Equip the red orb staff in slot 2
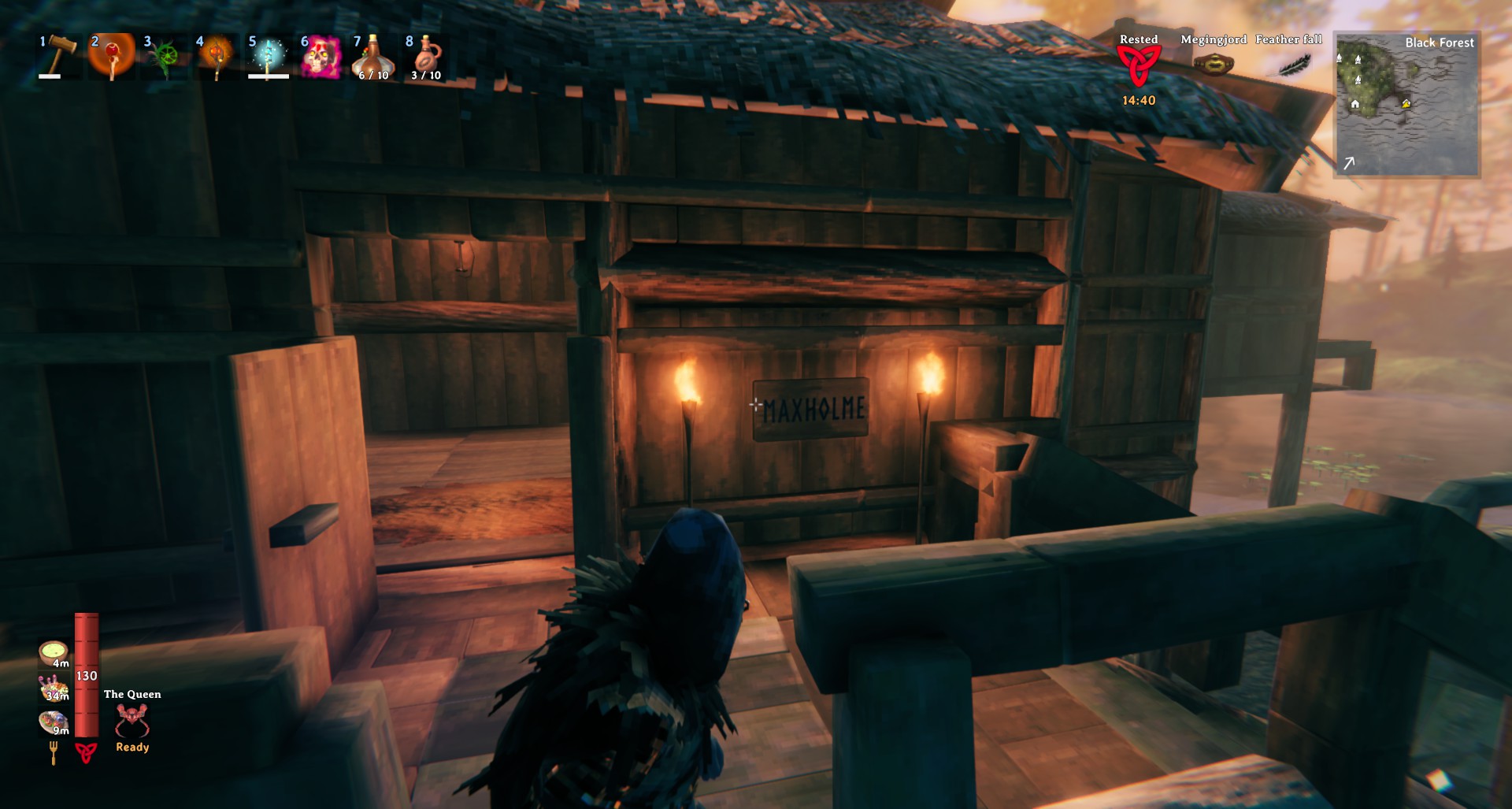 tap(112, 57)
